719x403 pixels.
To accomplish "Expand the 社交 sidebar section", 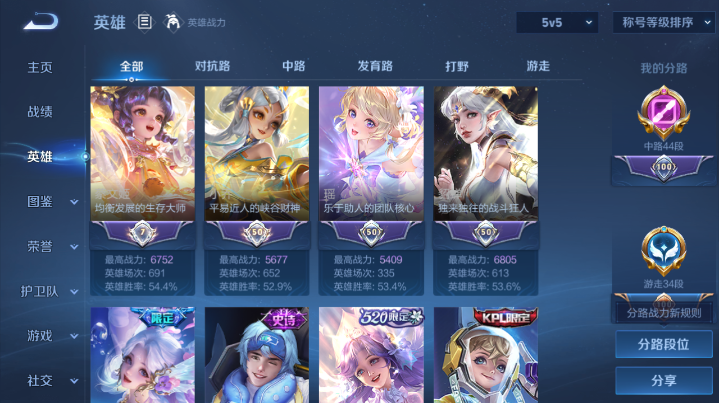I will coord(48,380).
